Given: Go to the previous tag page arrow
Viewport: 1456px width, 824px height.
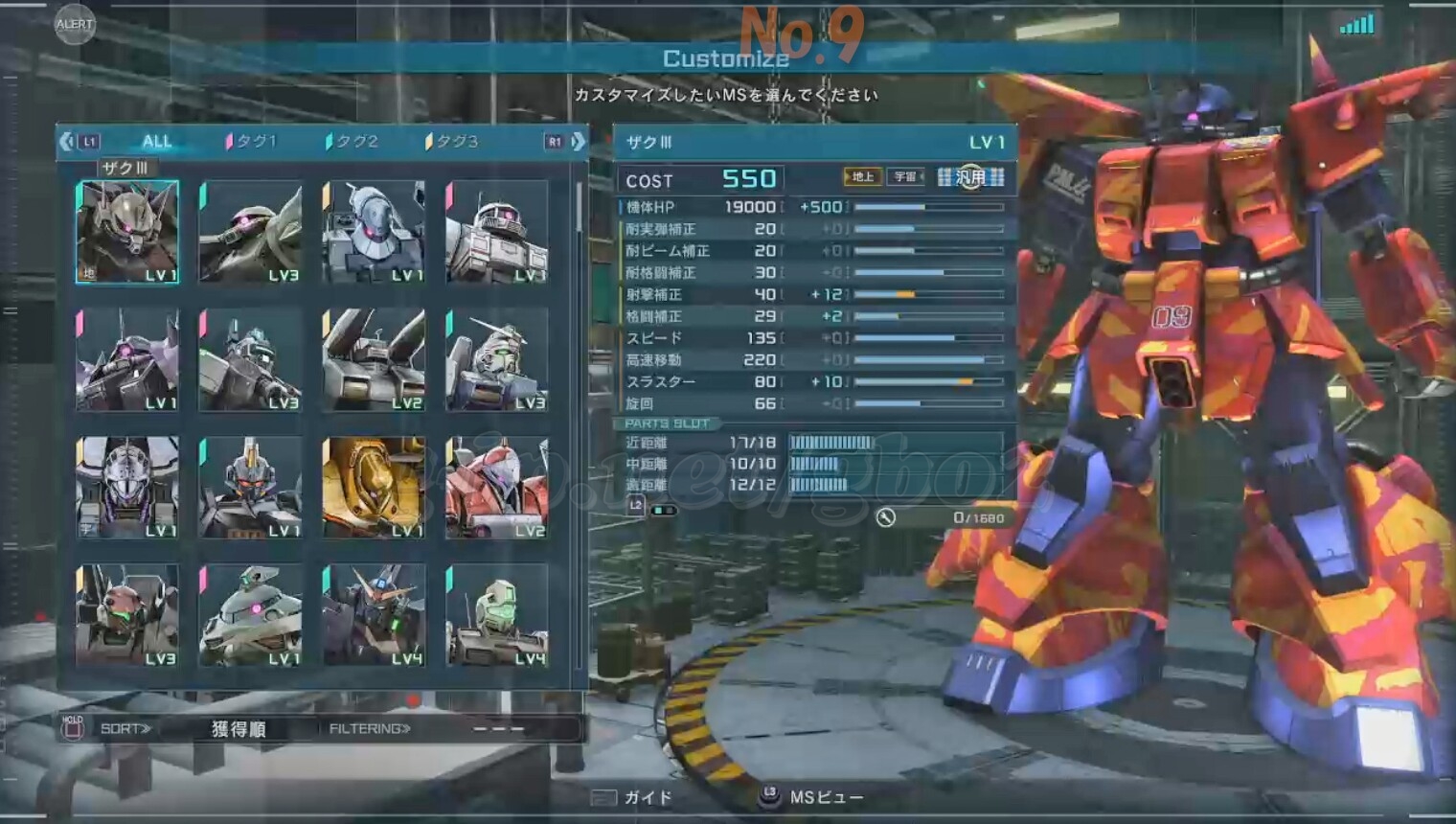Looking at the screenshot, I should tap(66, 142).
